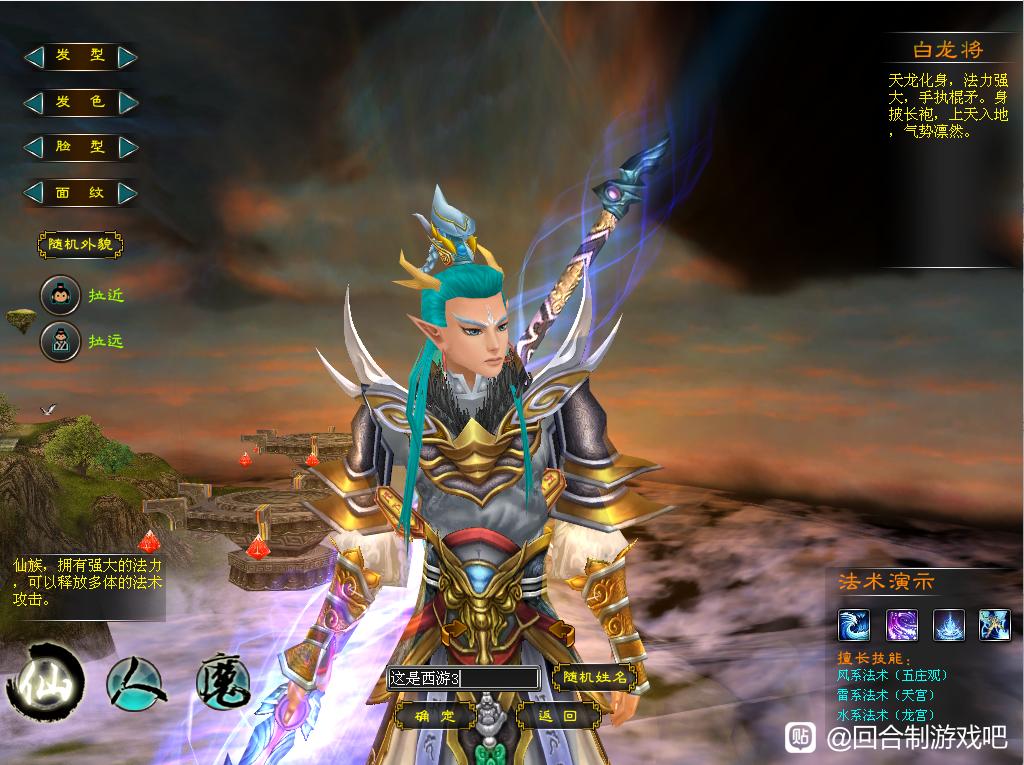Zoom in with the 拉近 portrait button
Screen dimensions: 1024x765
(x=60, y=296)
